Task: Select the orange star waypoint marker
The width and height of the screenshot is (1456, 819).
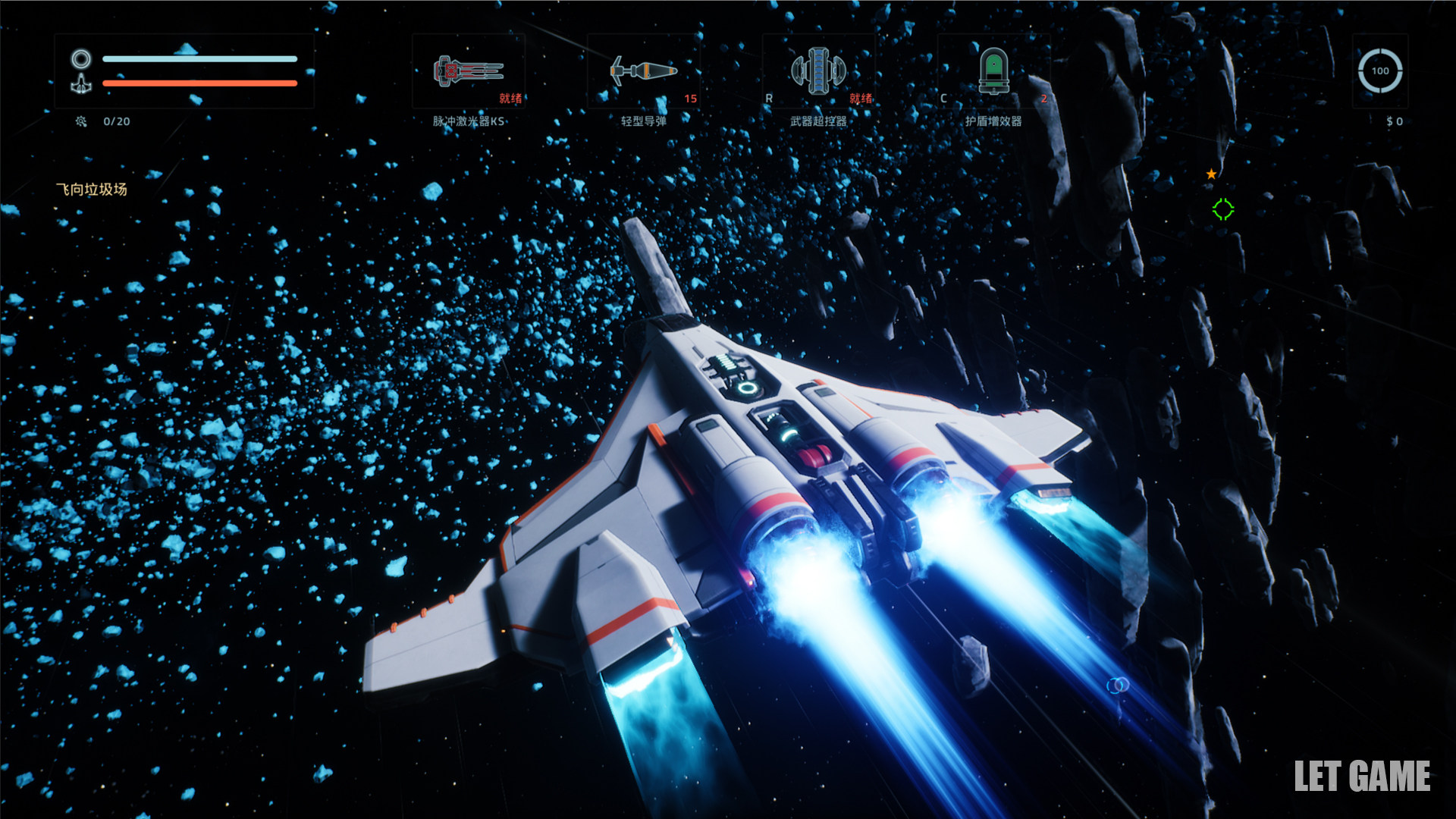Action: pyautogui.click(x=1211, y=174)
